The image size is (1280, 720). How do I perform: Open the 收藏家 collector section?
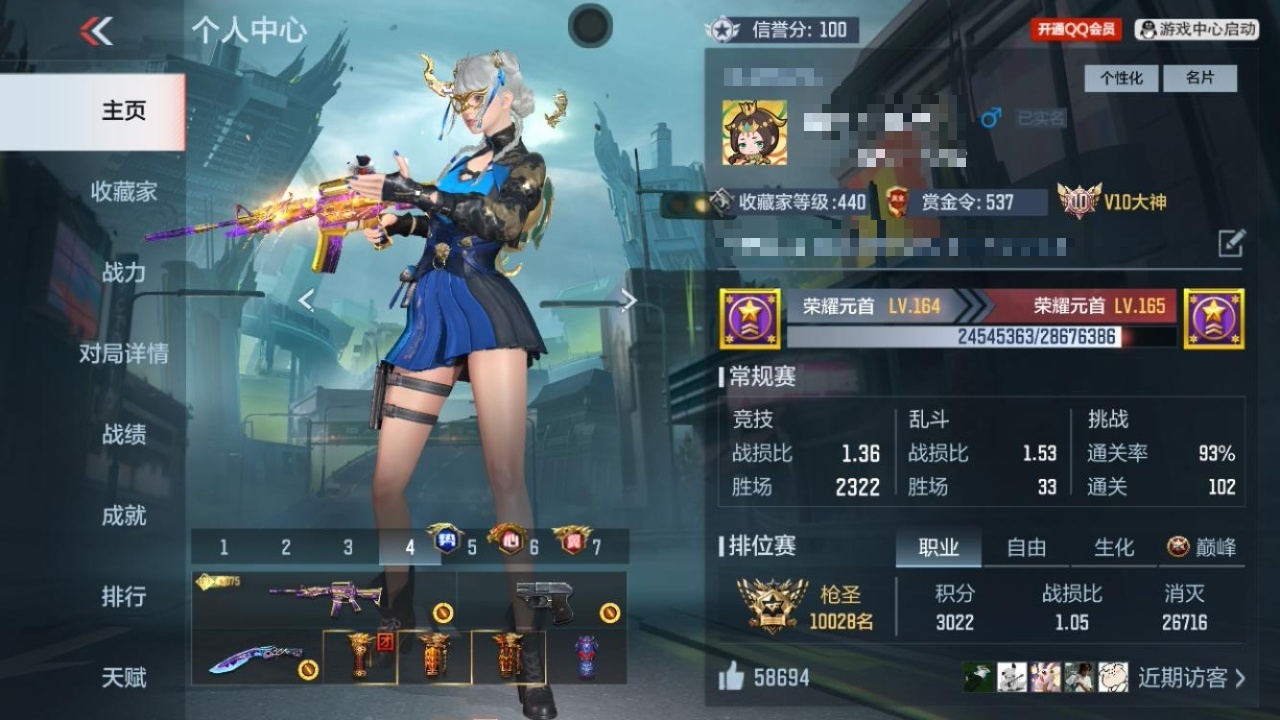[123, 191]
